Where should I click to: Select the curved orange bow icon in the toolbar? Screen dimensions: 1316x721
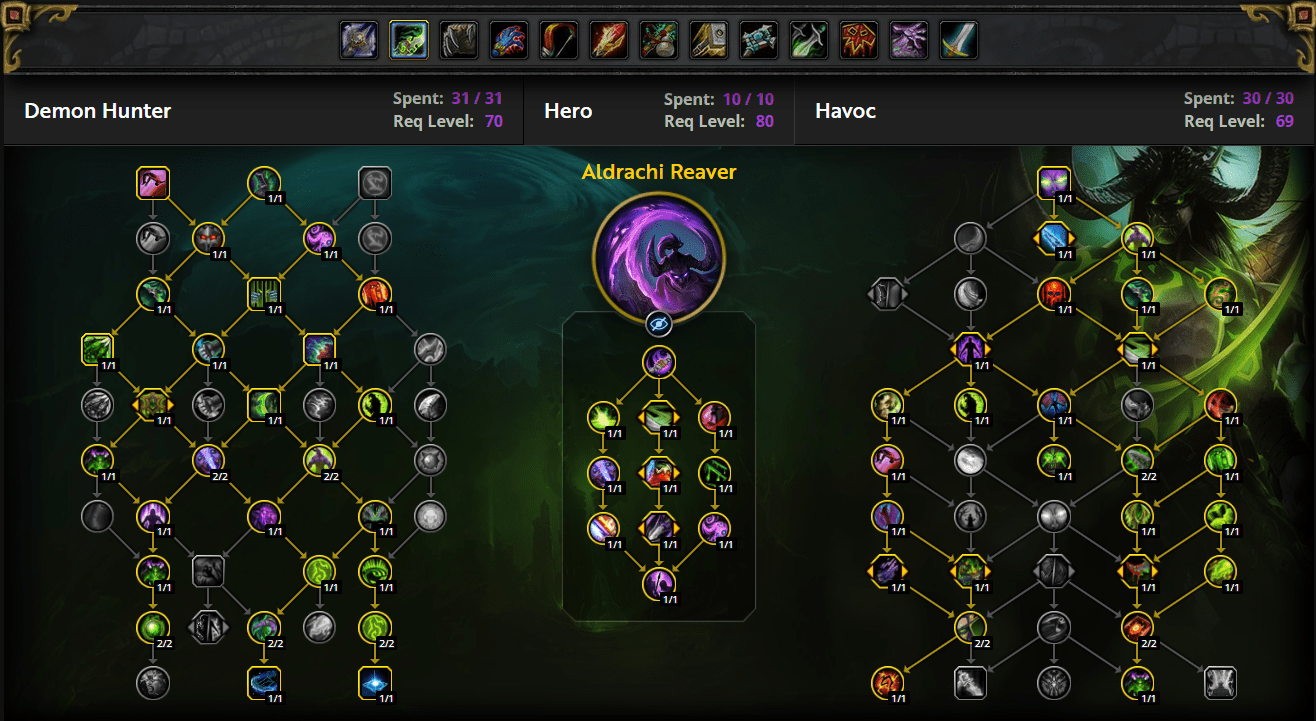coord(558,40)
